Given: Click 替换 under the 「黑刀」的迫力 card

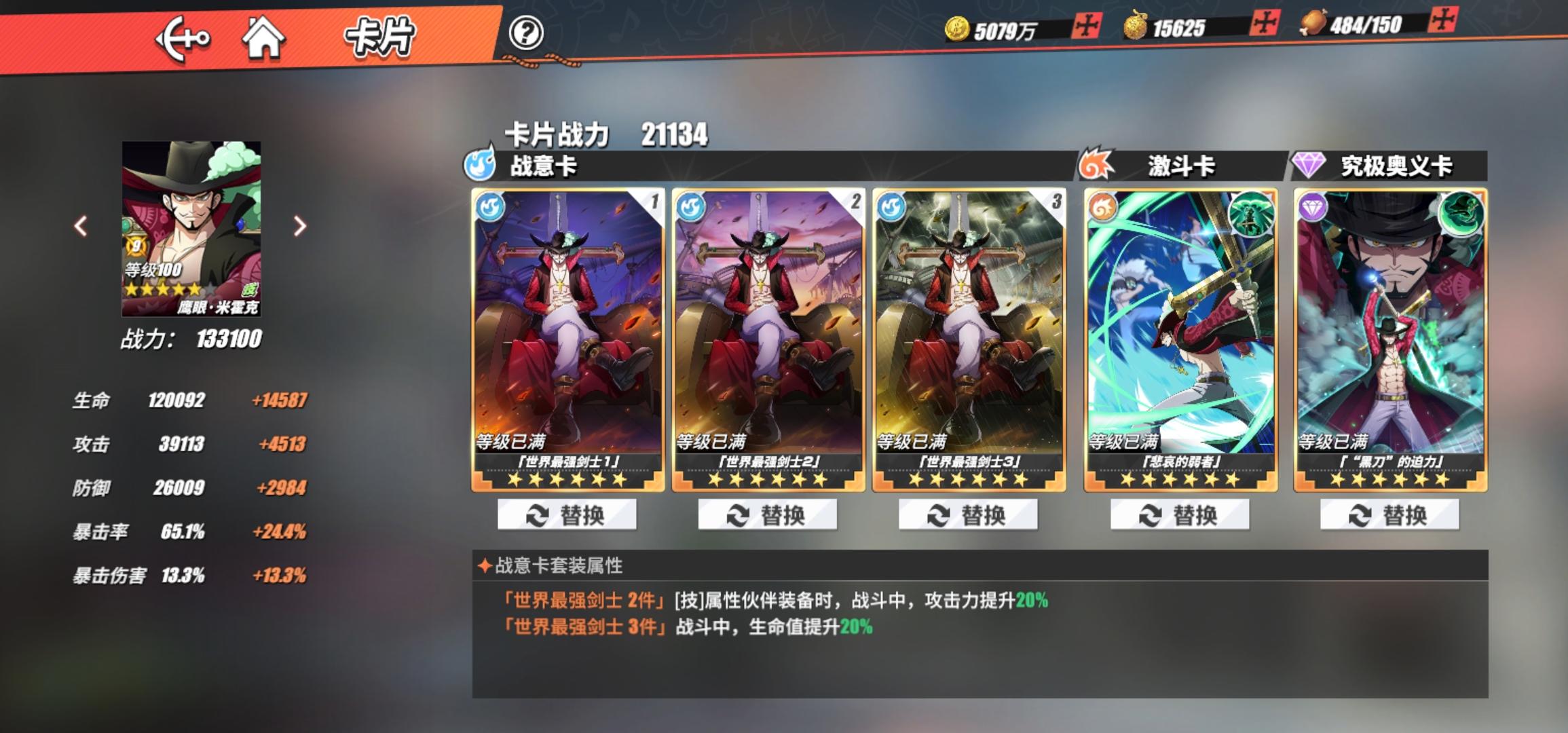Looking at the screenshot, I should (1392, 515).
